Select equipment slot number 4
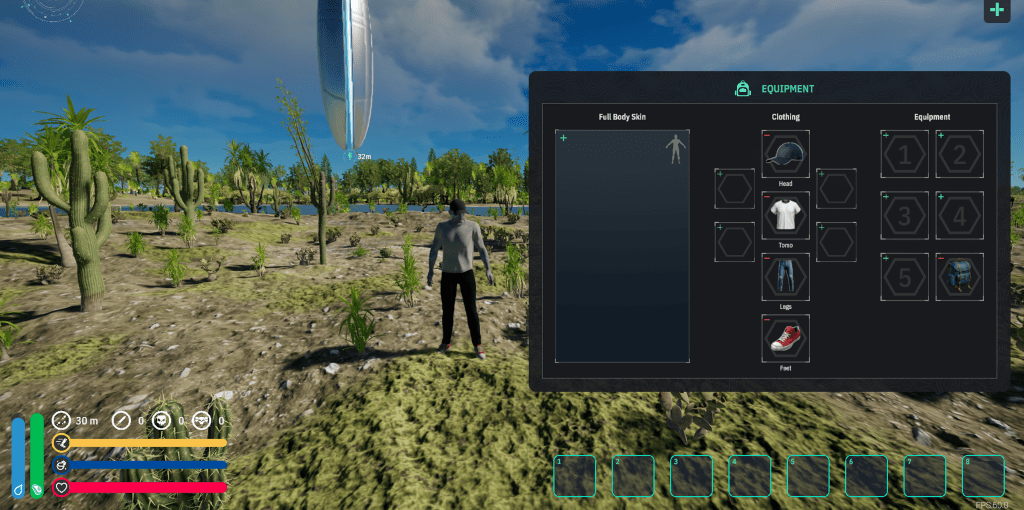 pos(959,215)
